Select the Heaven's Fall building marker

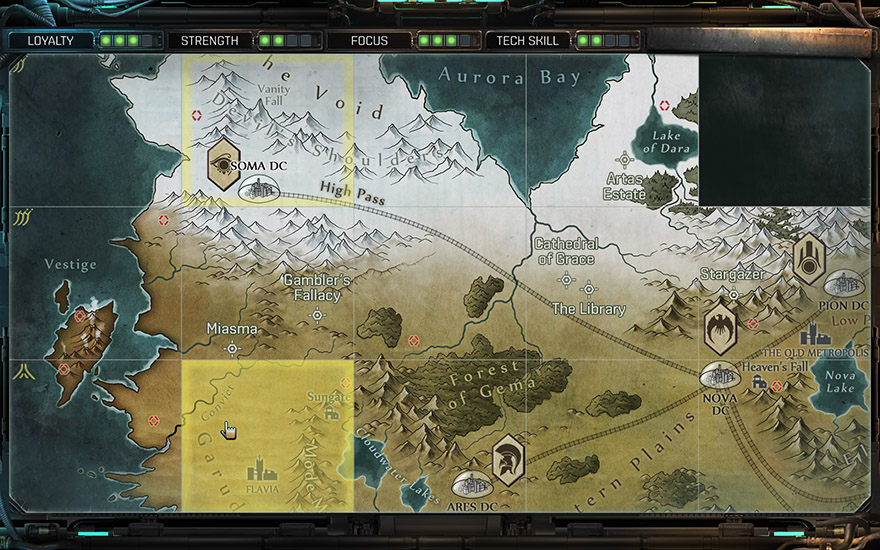click(761, 384)
